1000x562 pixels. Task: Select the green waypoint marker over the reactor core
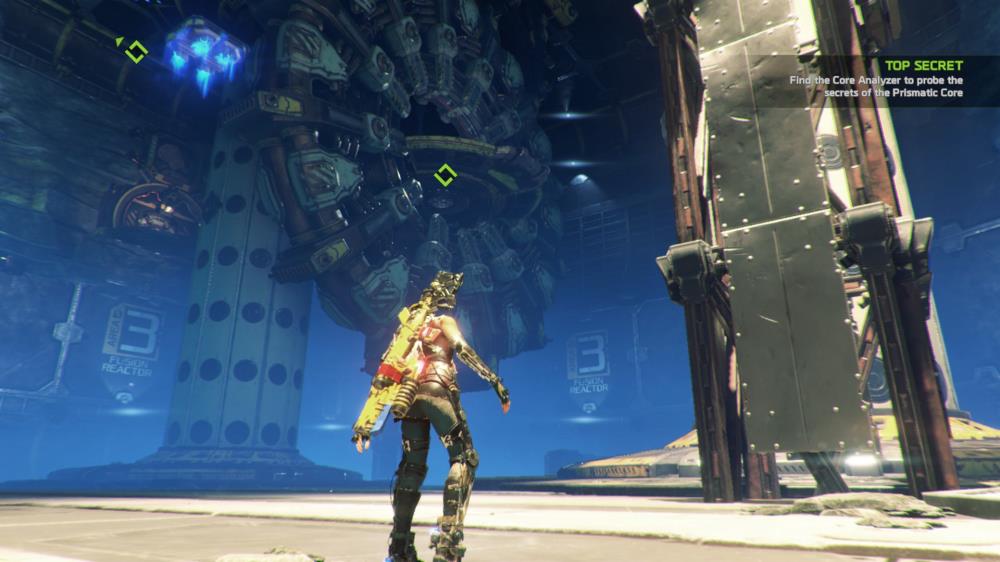446,177
